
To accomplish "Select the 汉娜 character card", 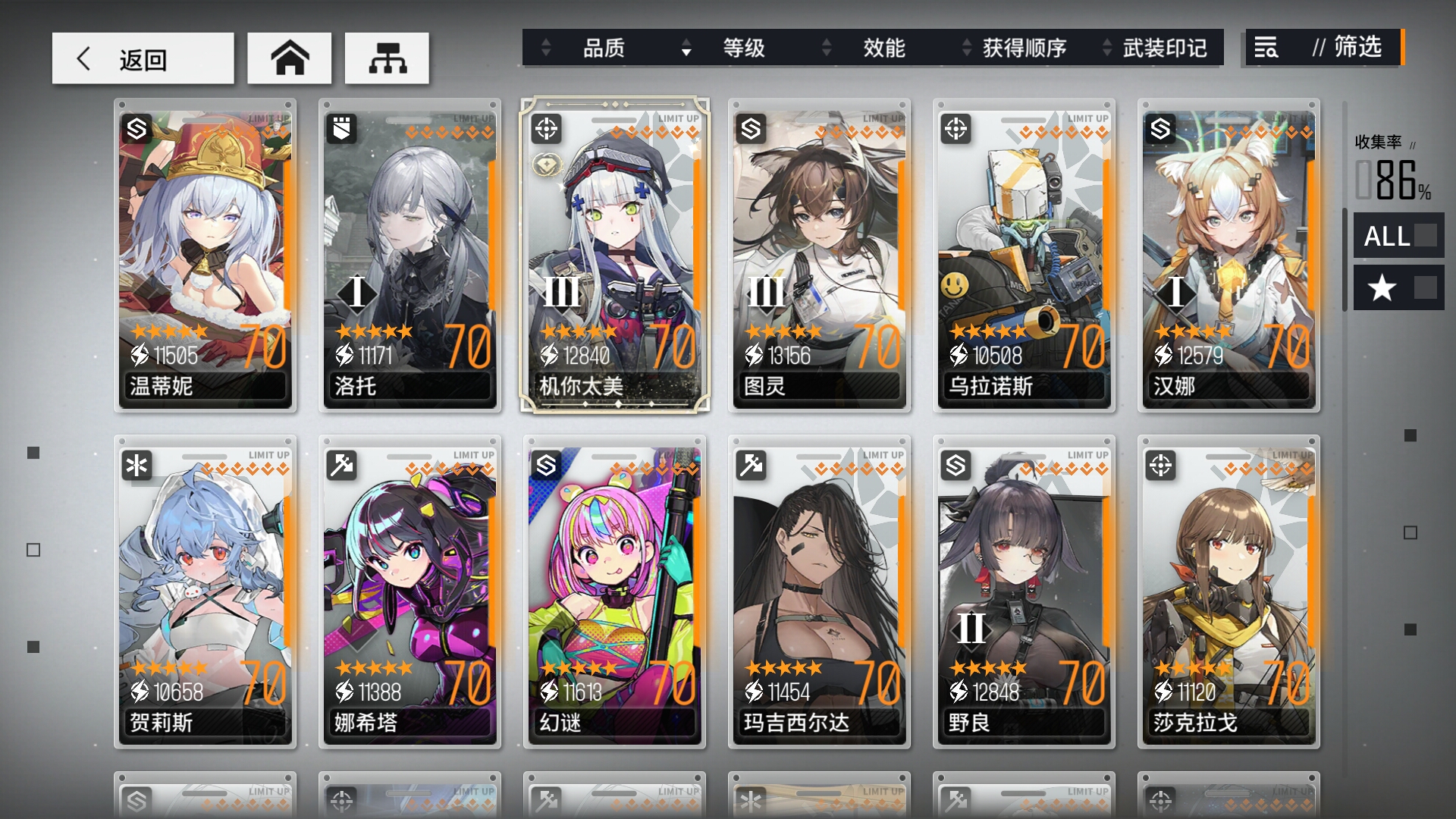I will [x=1228, y=256].
